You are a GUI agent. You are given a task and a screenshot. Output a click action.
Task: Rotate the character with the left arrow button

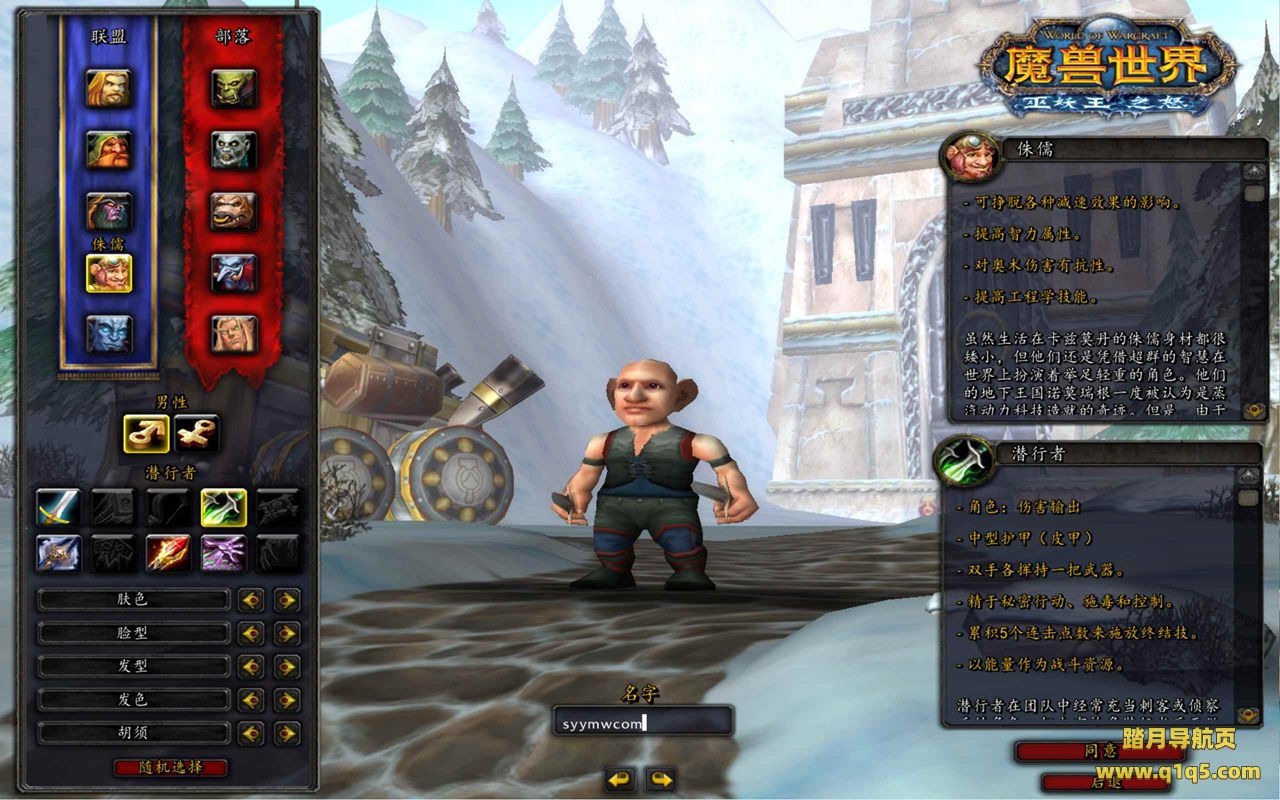tap(620, 779)
